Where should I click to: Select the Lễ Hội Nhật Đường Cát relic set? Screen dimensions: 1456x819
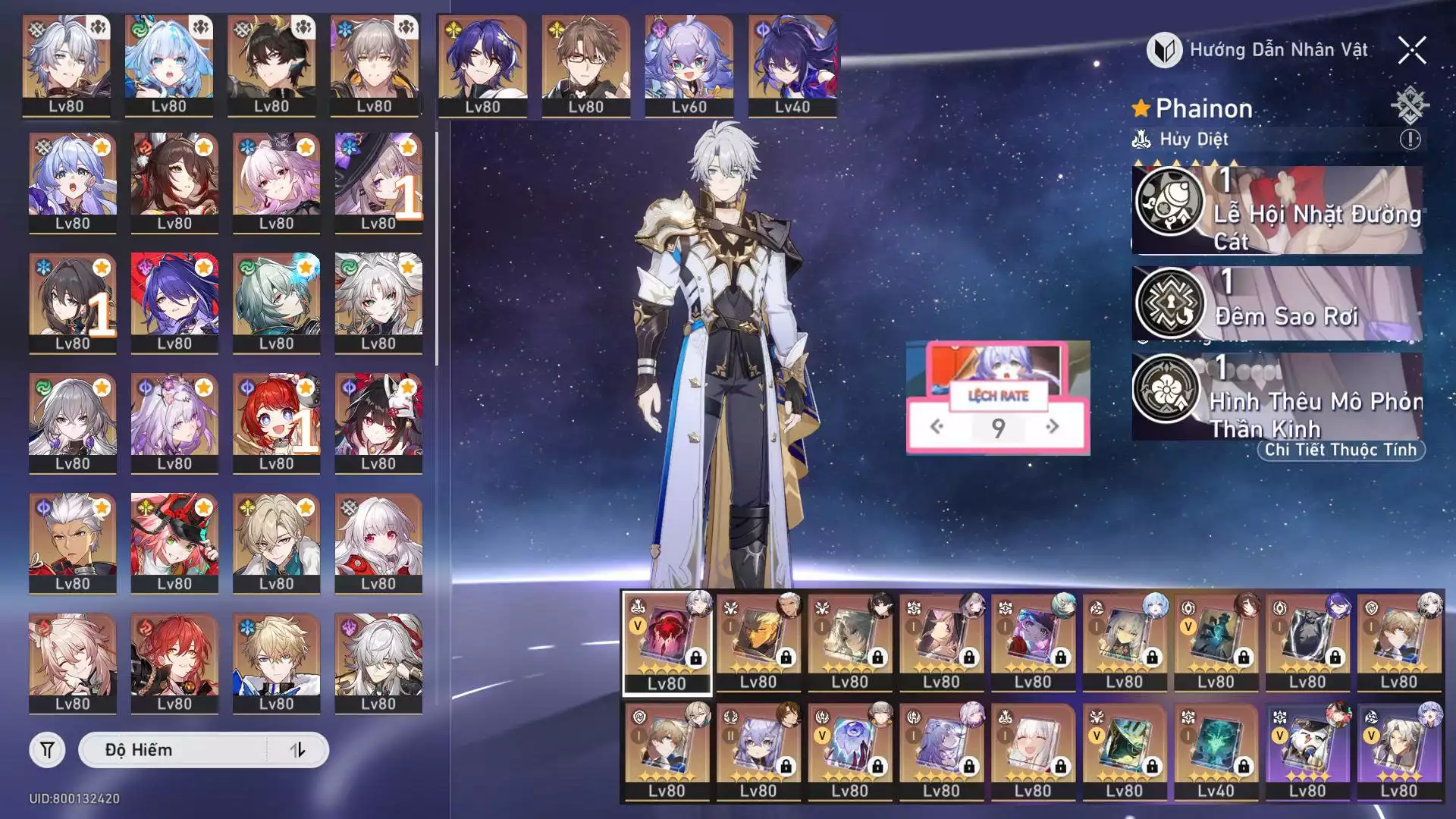1278,211
